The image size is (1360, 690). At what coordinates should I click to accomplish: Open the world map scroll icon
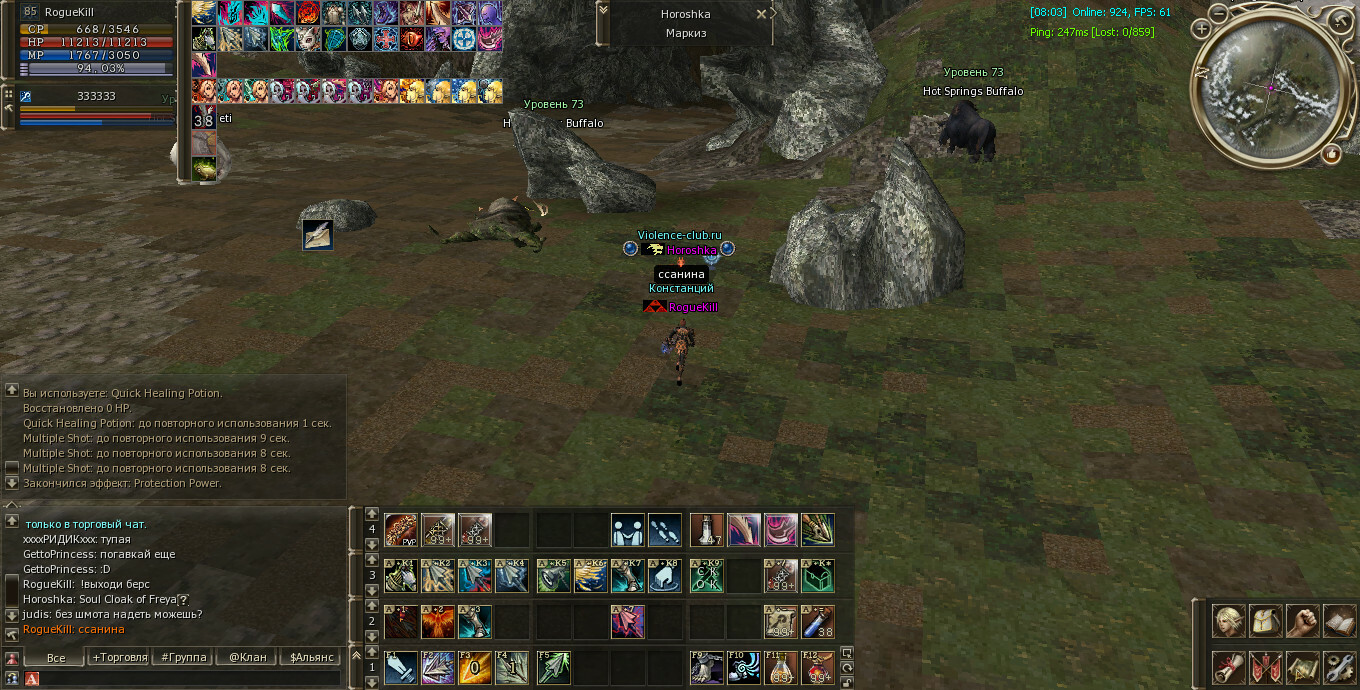coord(1302,666)
